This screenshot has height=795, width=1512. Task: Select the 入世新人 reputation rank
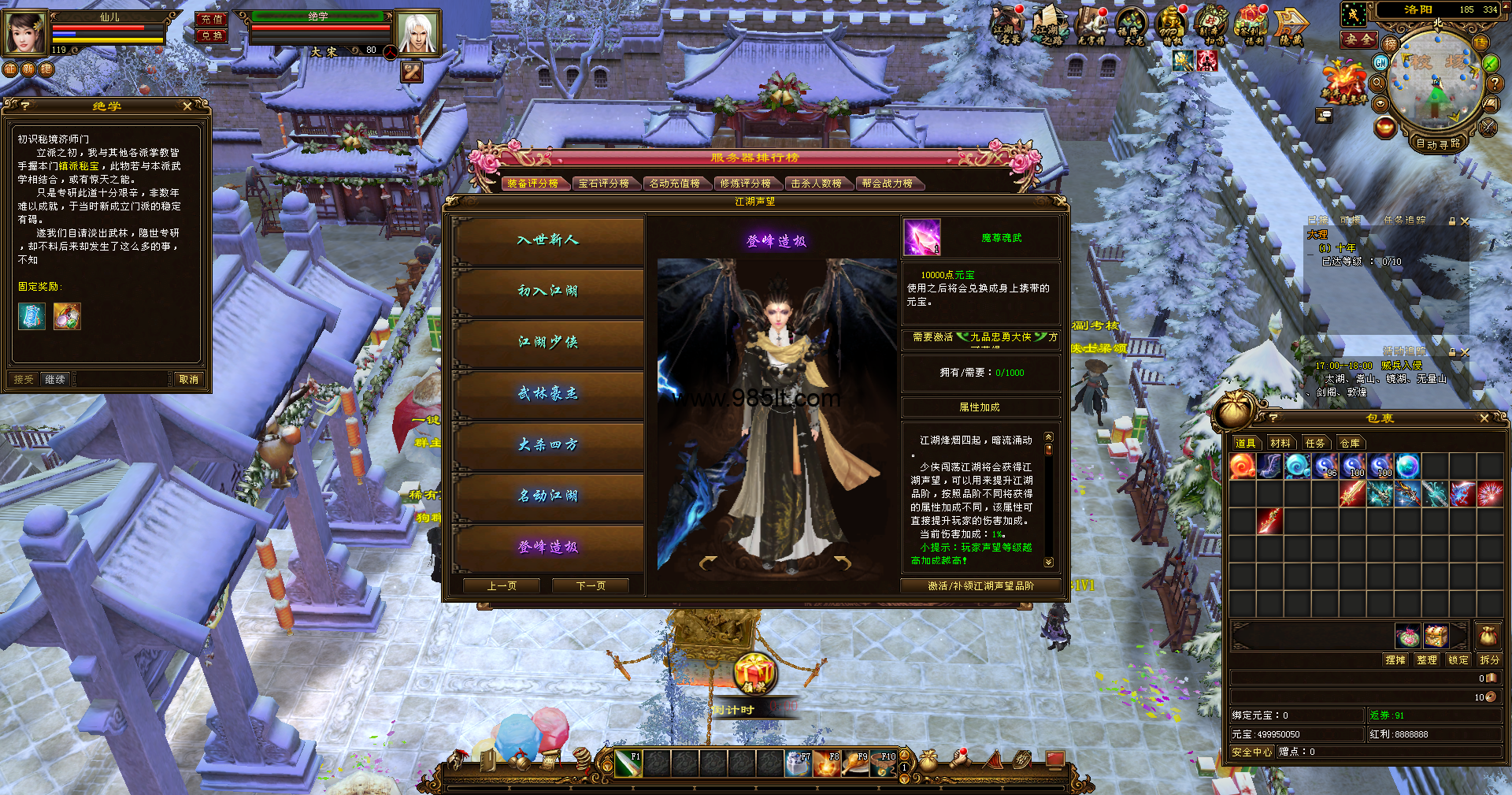(548, 240)
